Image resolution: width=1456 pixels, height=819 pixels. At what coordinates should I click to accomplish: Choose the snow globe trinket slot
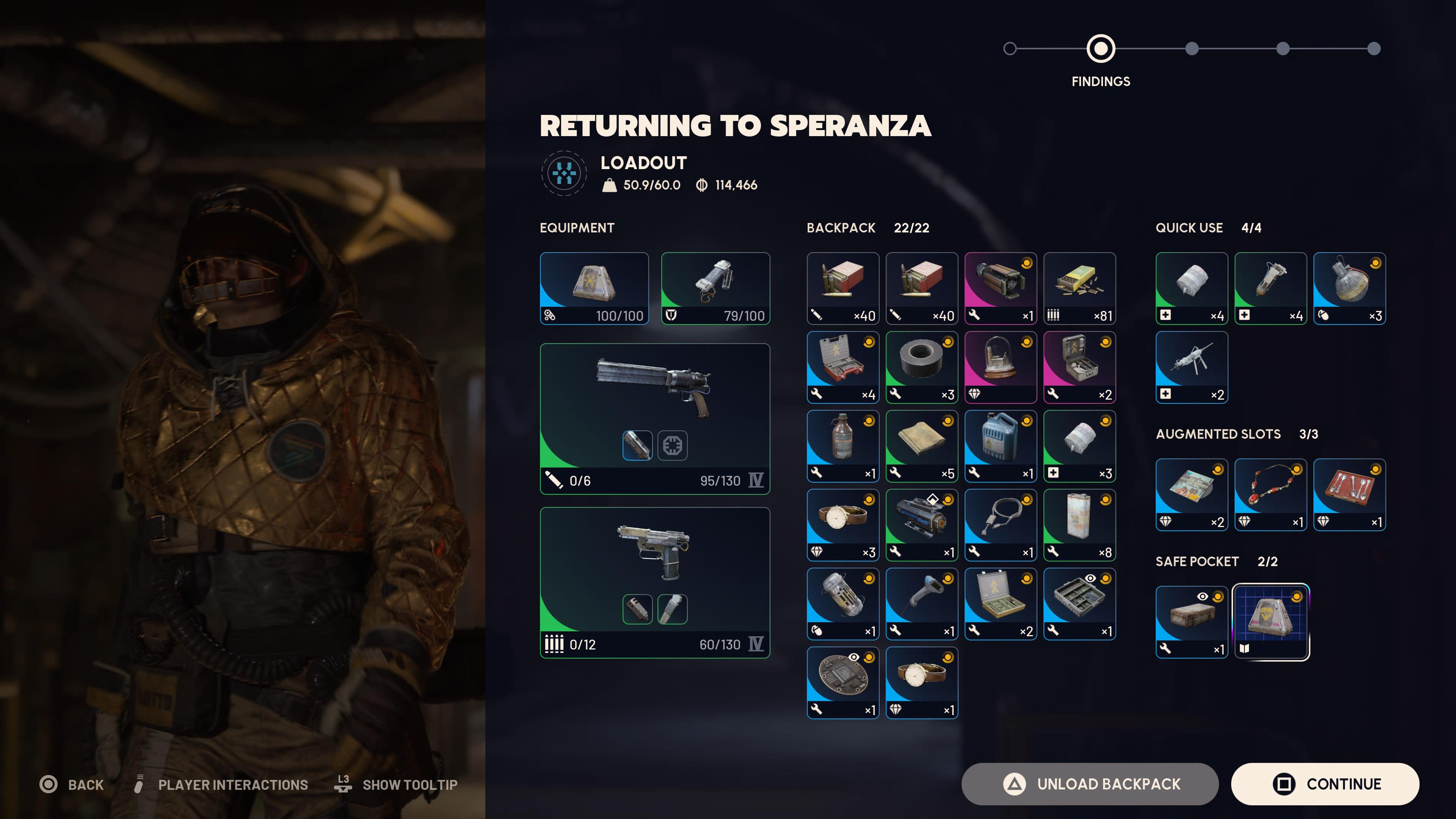click(1000, 367)
